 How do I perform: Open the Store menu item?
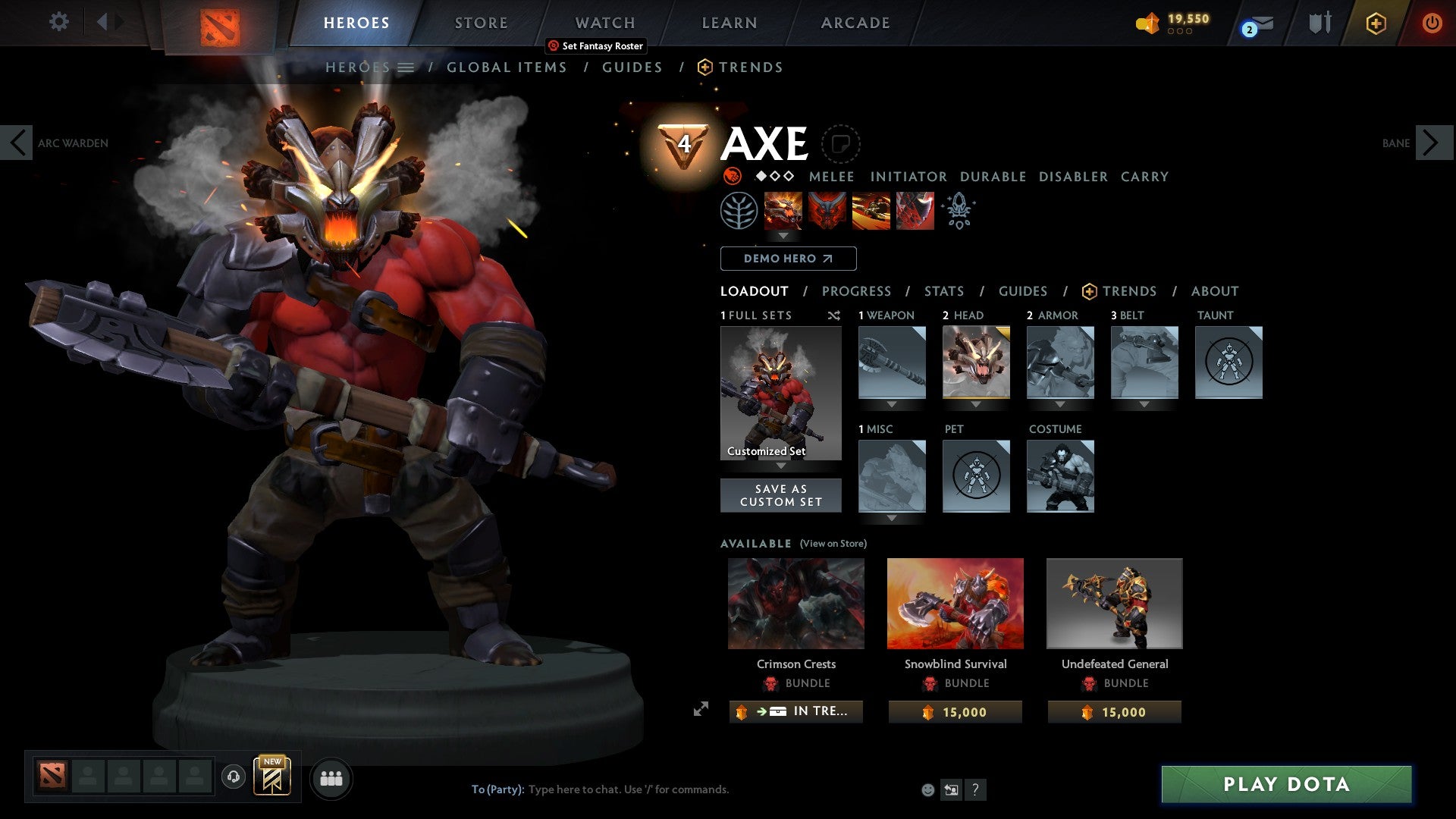(480, 22)
